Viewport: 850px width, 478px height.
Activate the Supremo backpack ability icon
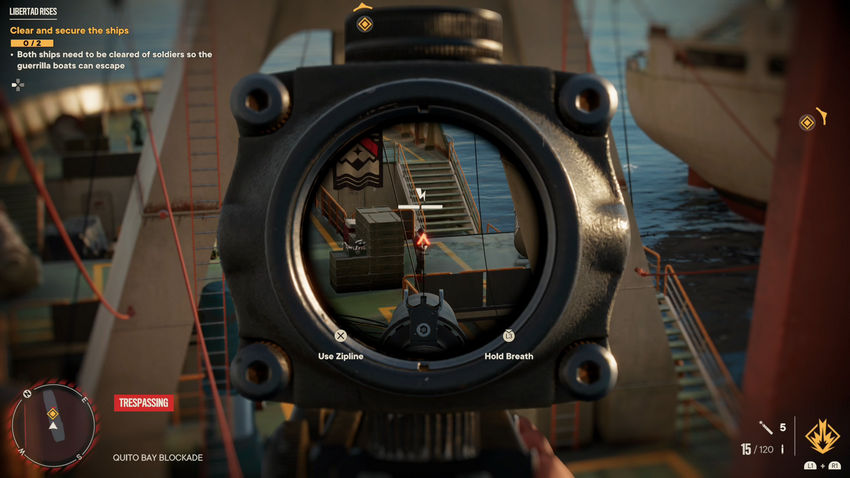pyautogui.click(x=821, y=436)
